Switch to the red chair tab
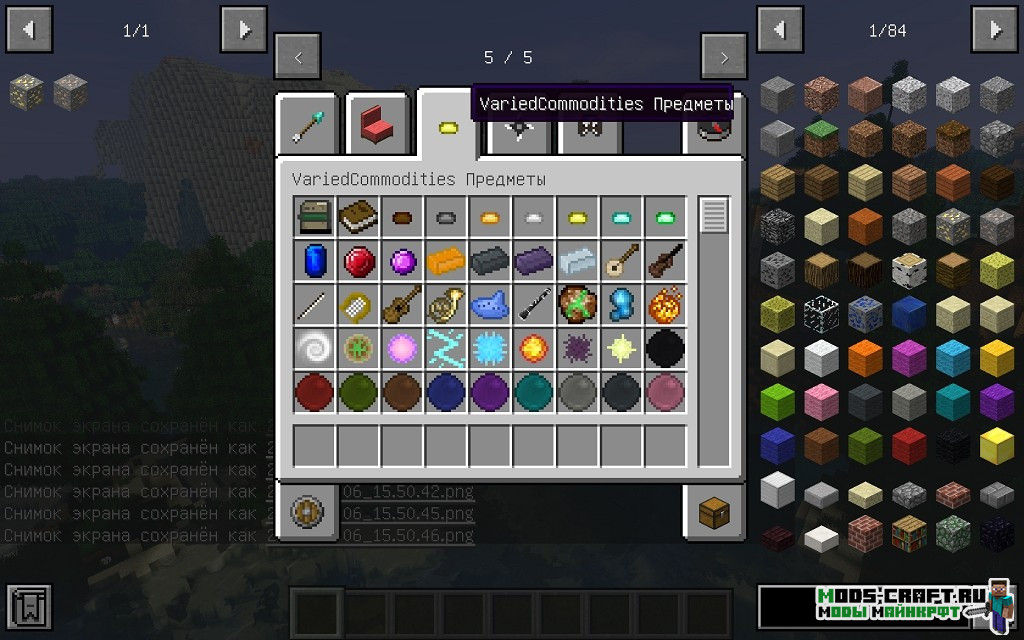The width and height of the screenshot is (1024, 640). click(x=377, y=126)
